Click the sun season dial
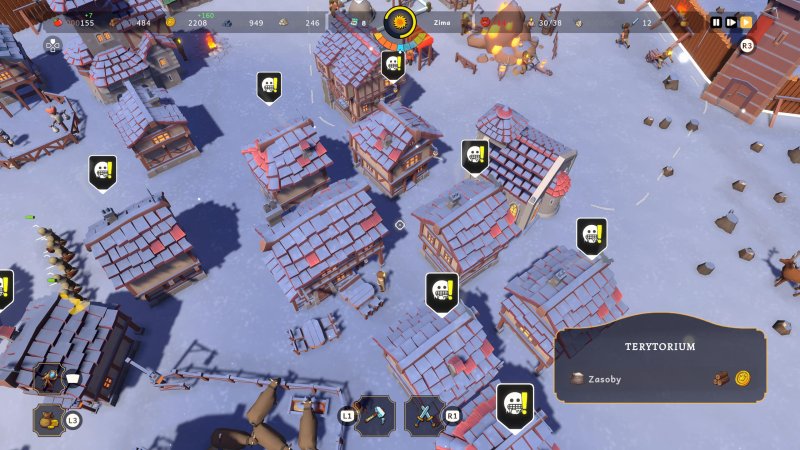This screenshot has height=450, width=800. click(400, 22)
